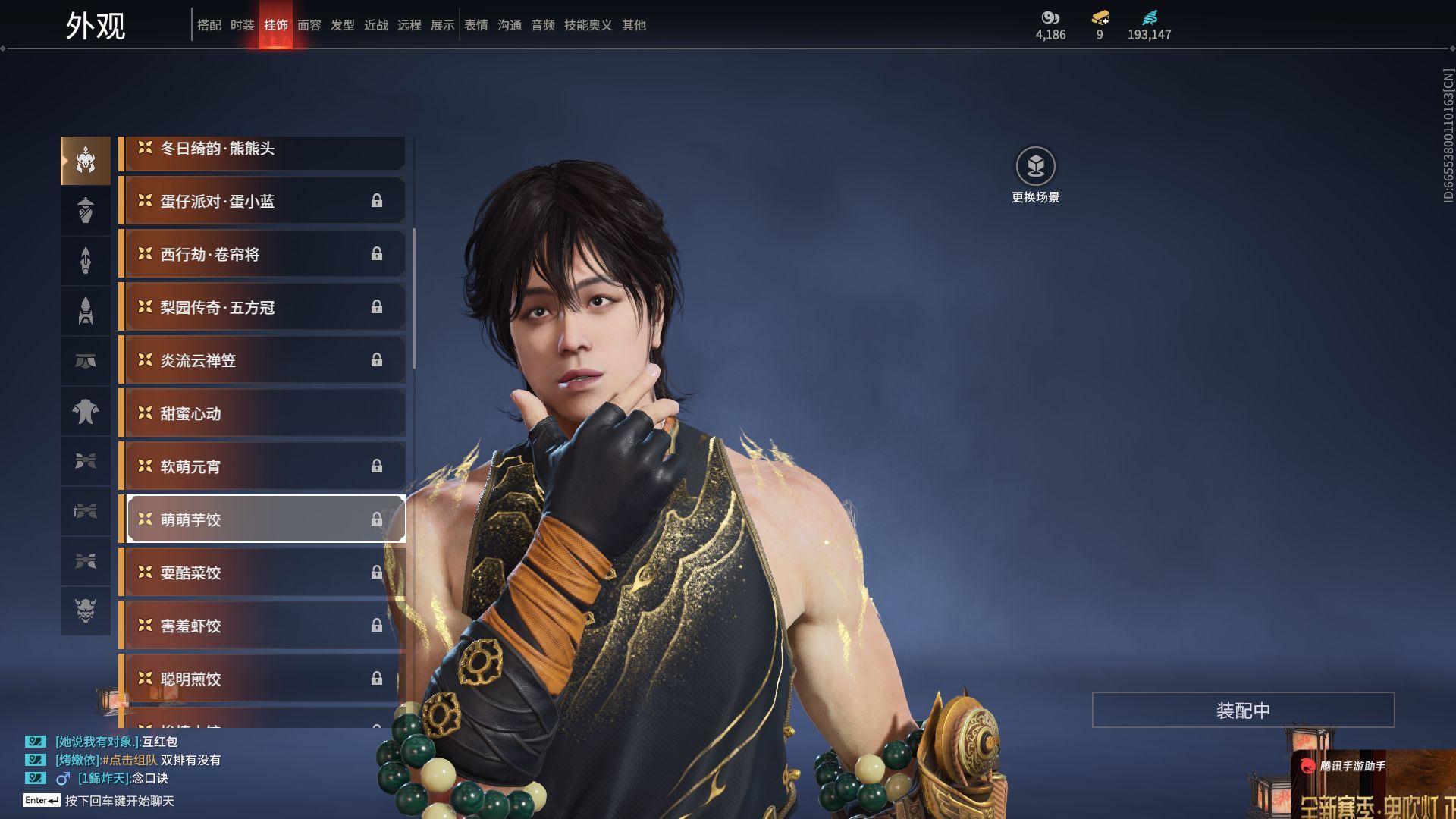Go to the 发型 tab

342,25
